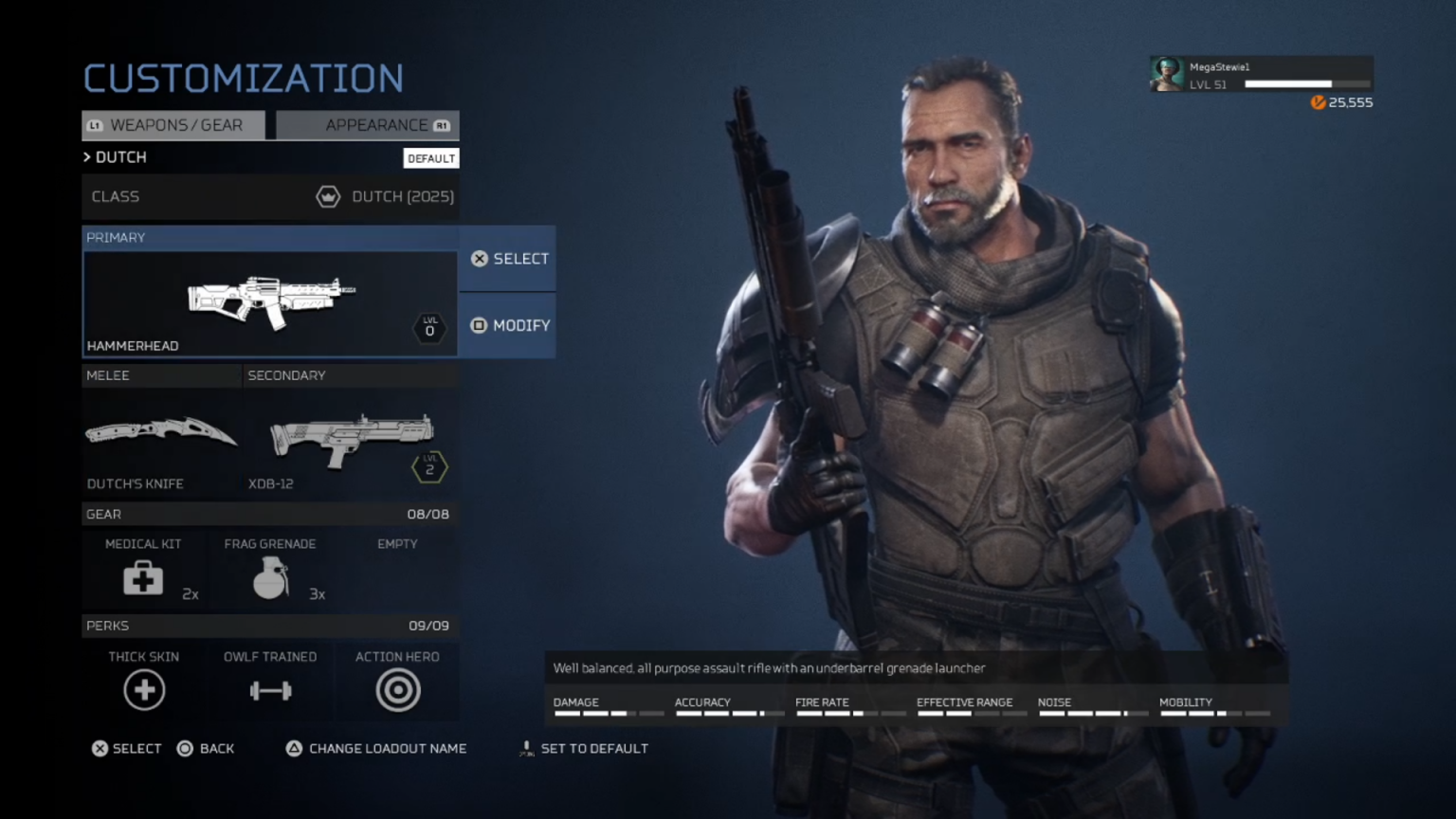The width and height of the screenshot is (1456, 819).
Task: Click the Modify button for the Hammerhead
Action: (x=507, y=325)
